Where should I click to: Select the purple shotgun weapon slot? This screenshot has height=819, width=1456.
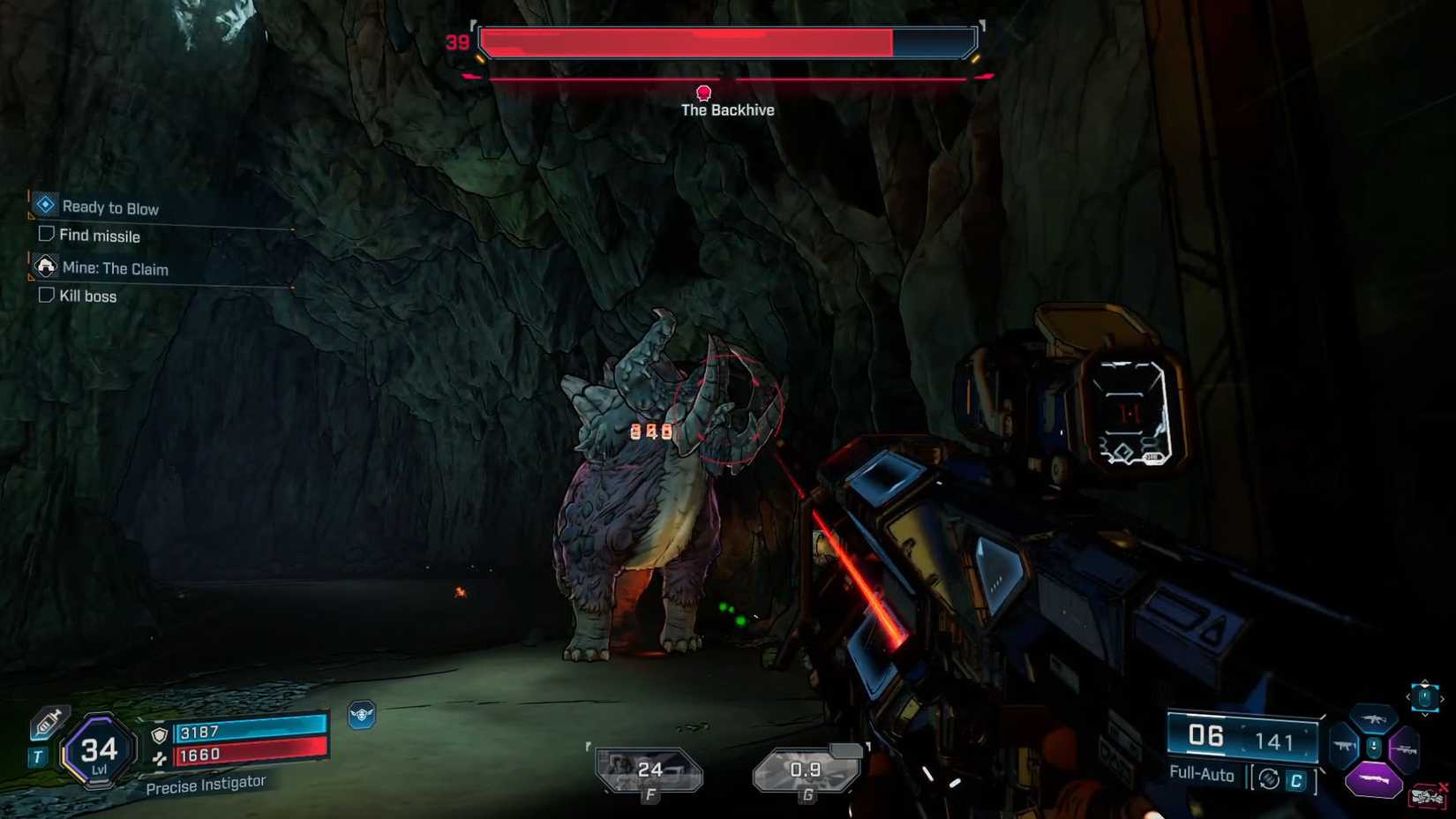1374,778
